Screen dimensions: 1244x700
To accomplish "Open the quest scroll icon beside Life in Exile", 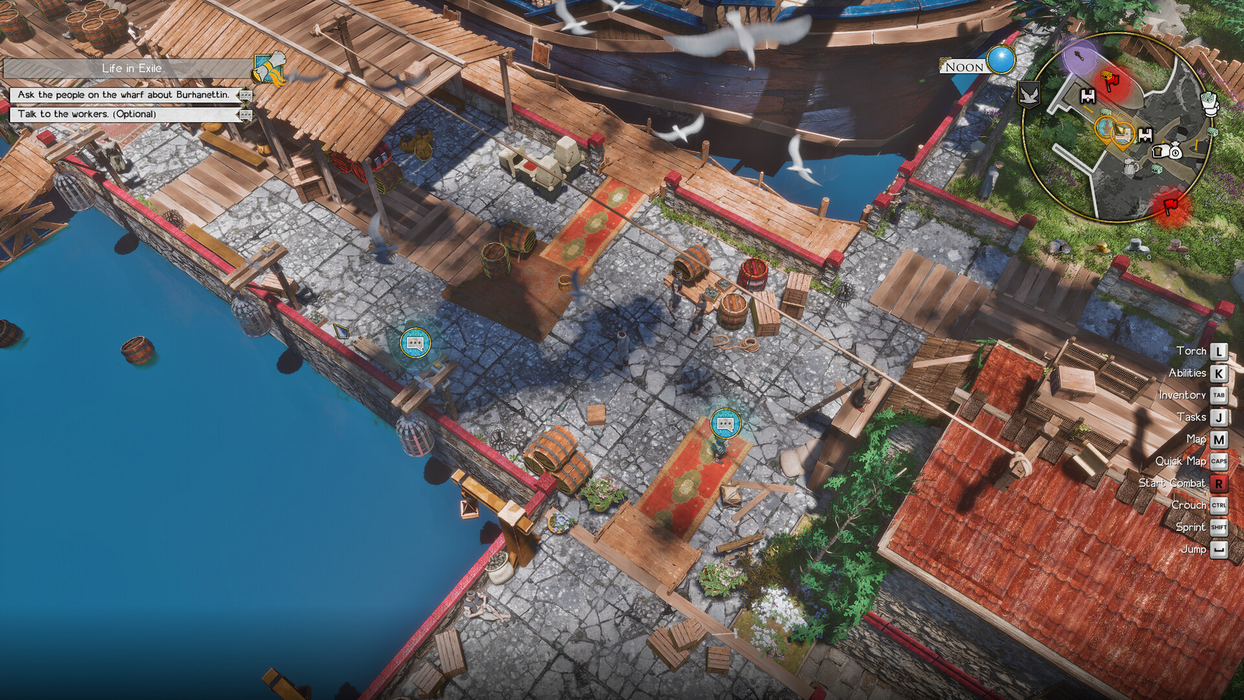I will [x=269, y=68].
